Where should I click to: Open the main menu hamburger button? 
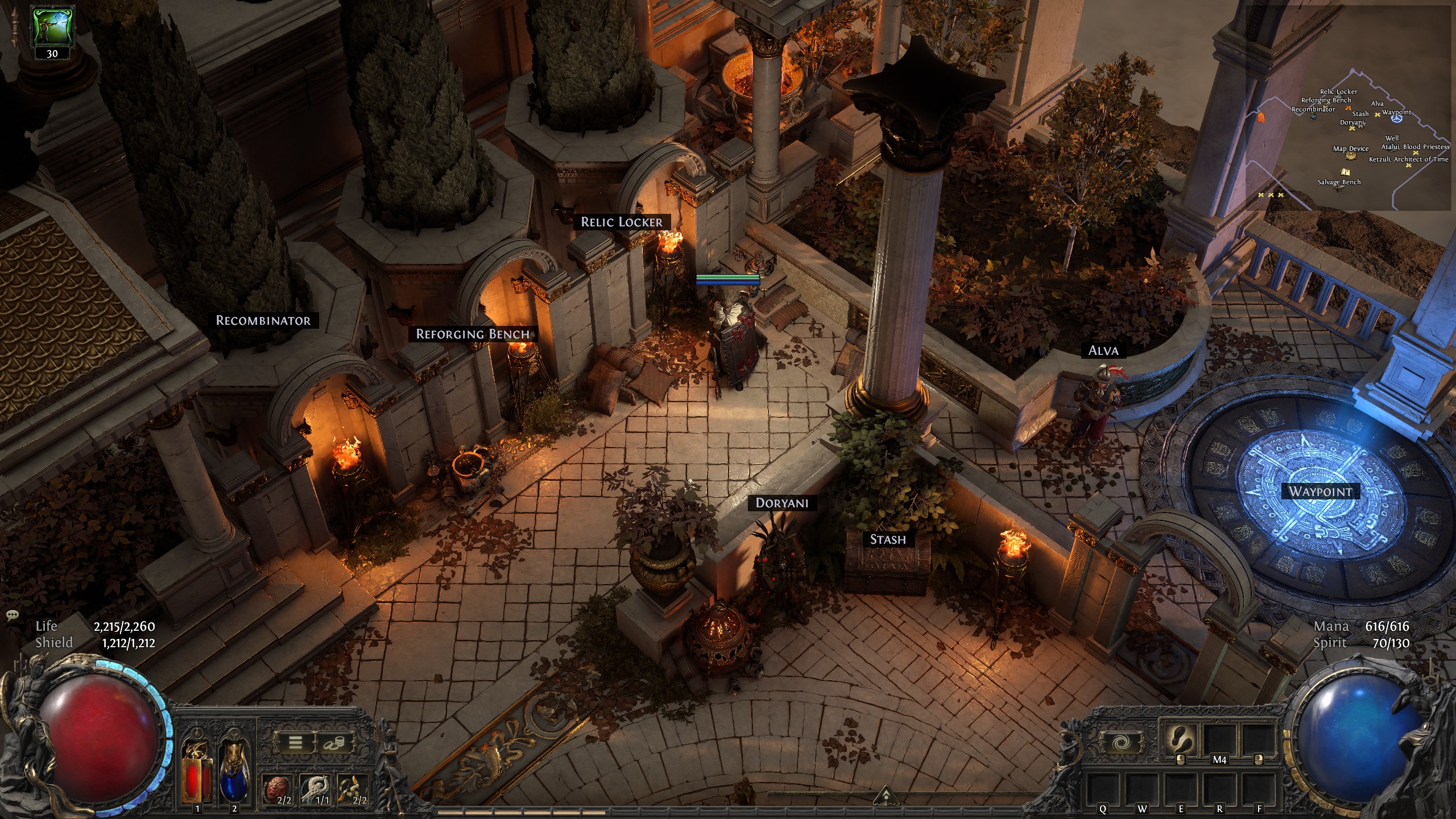(295, 742)
